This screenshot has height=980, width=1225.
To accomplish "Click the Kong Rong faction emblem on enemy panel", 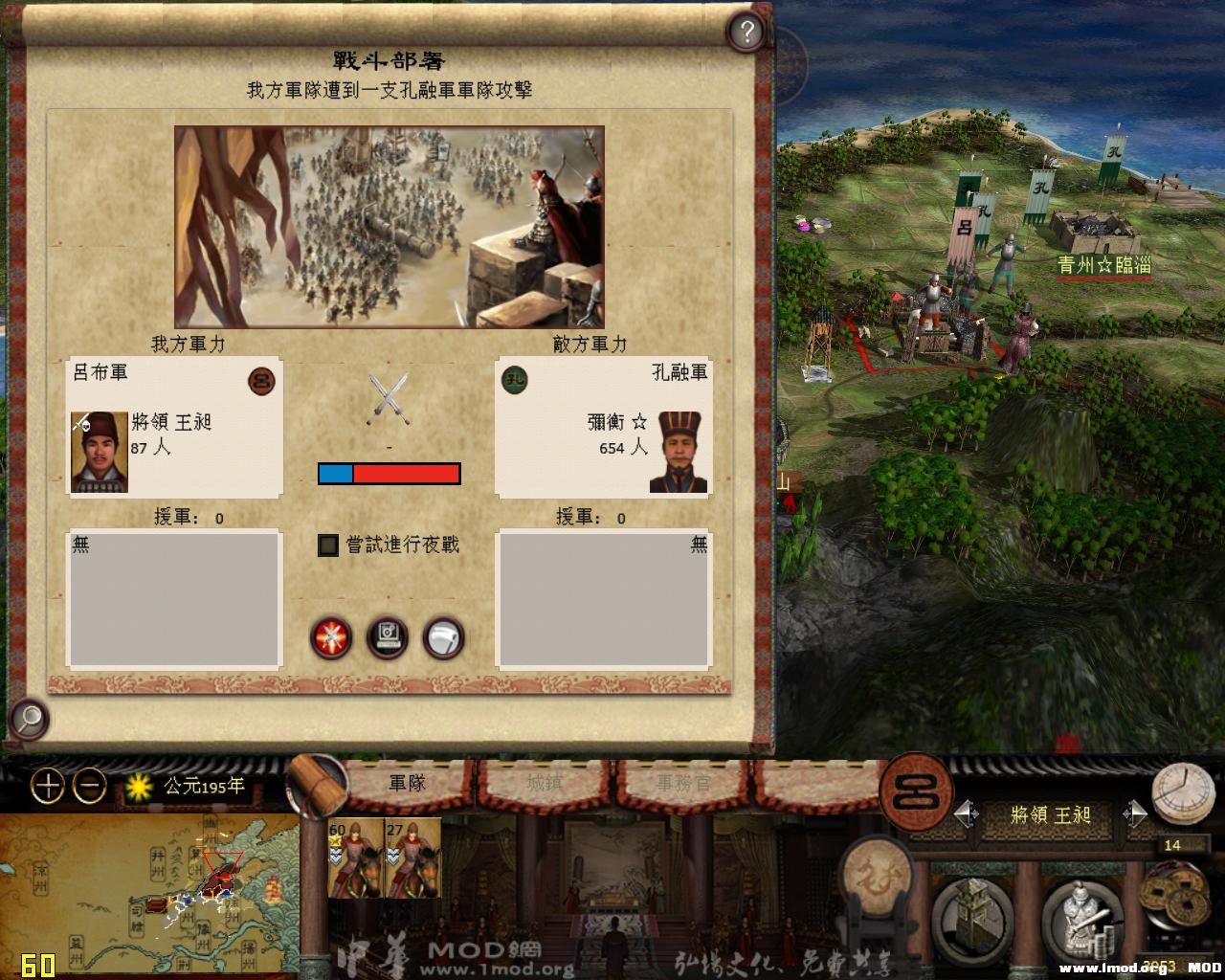I will [x=515, y=381].
